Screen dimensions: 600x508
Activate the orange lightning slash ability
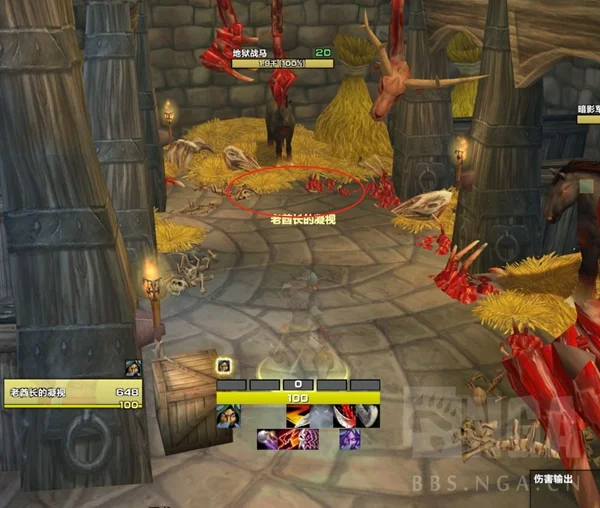click(298, 416)
